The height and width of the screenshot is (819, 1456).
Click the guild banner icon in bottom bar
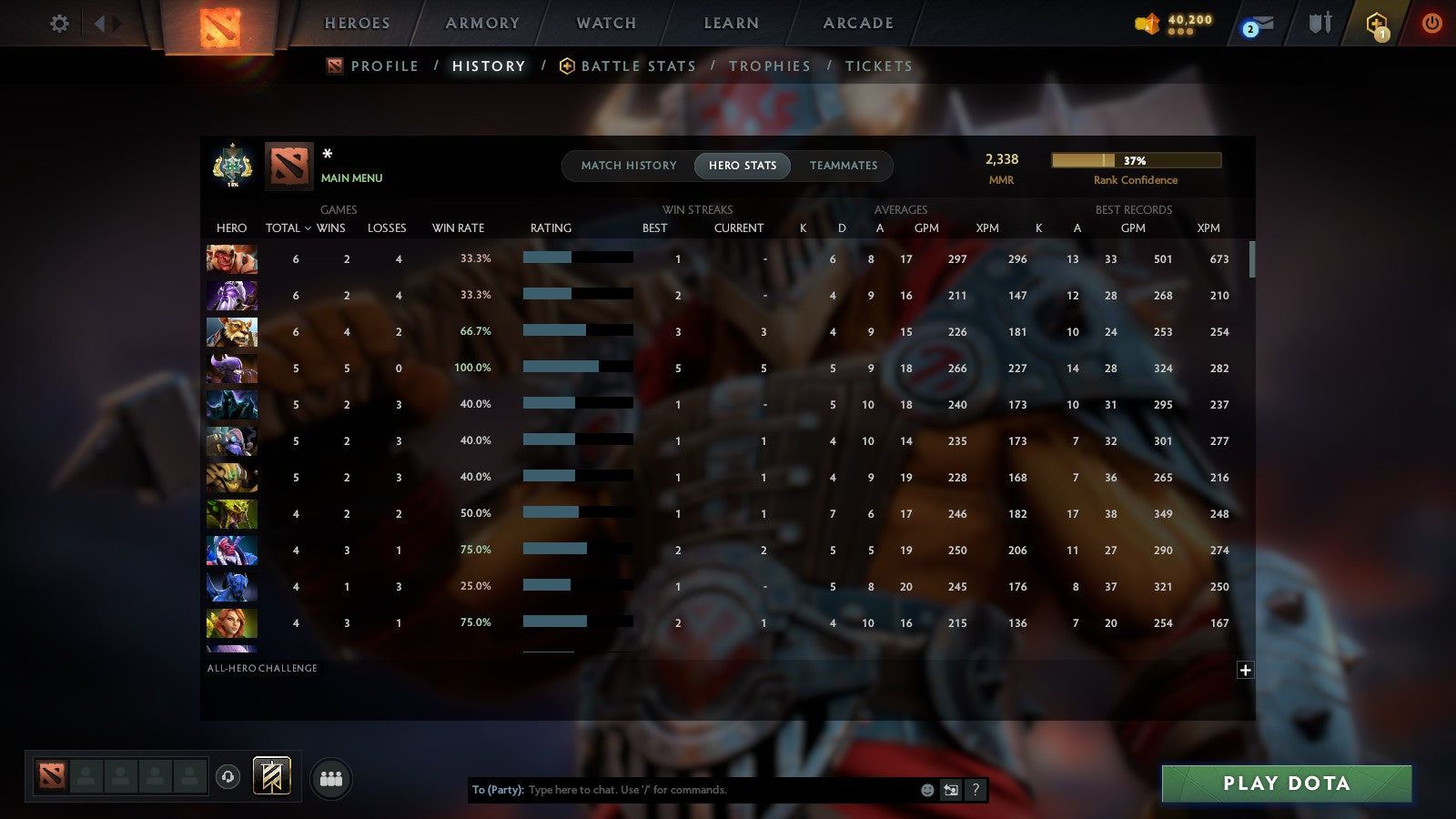271,774
